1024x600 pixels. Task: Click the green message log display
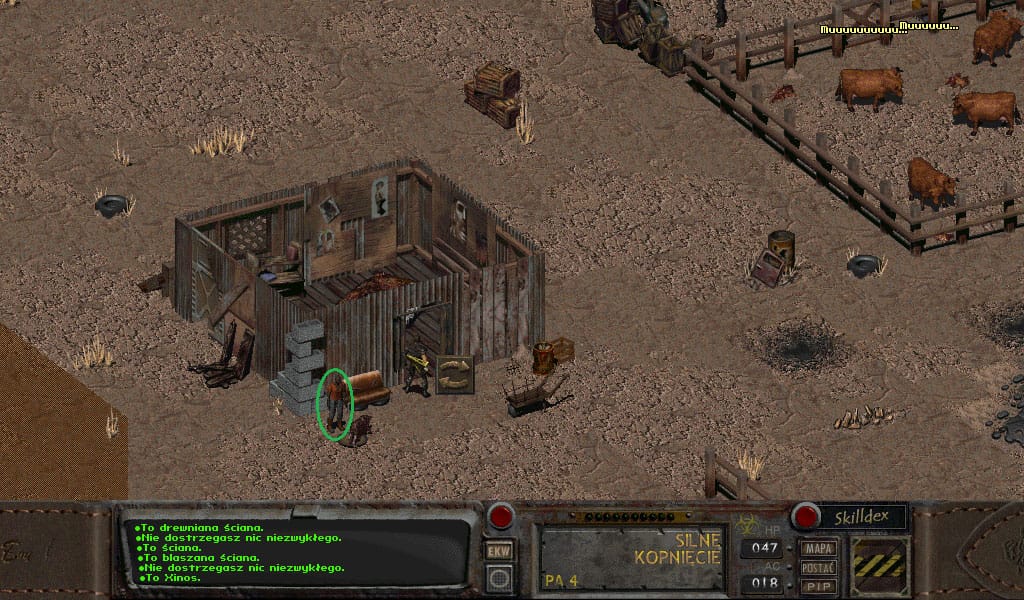(x=297, y=551)
